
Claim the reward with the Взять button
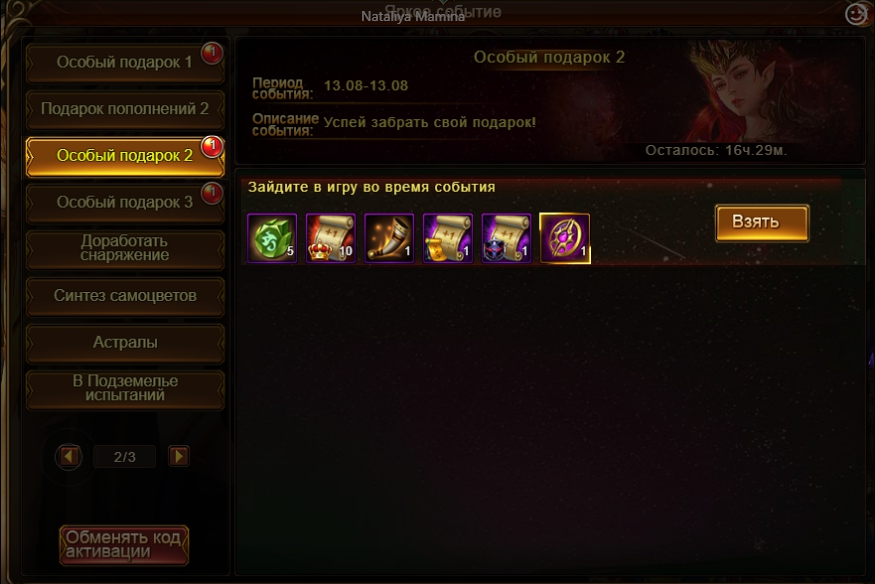point(761,222)
